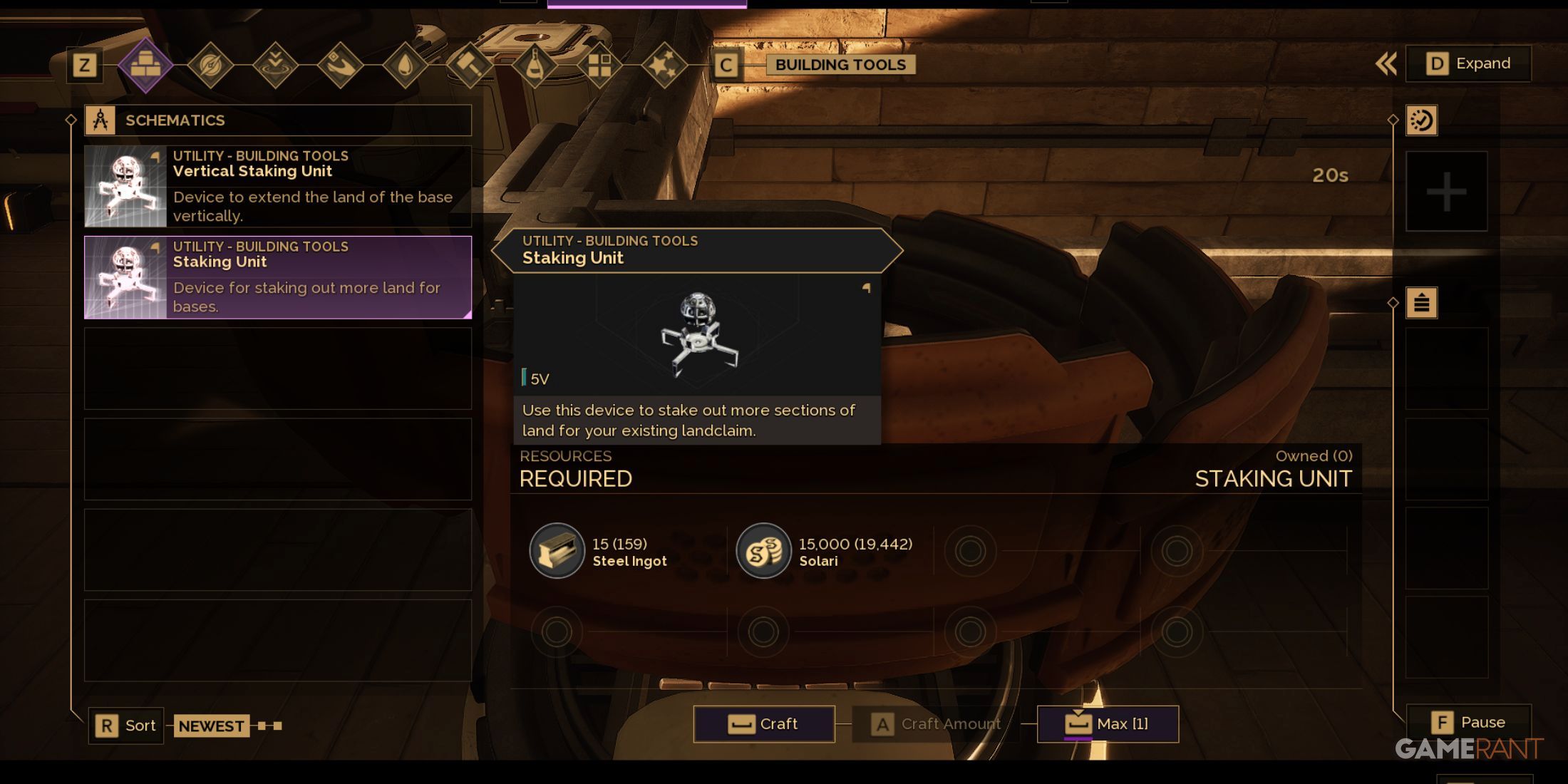The width and height of the screenshot is (1568, 784).
Task: Open the water droplet category tab
Action: tap(405, 66)
